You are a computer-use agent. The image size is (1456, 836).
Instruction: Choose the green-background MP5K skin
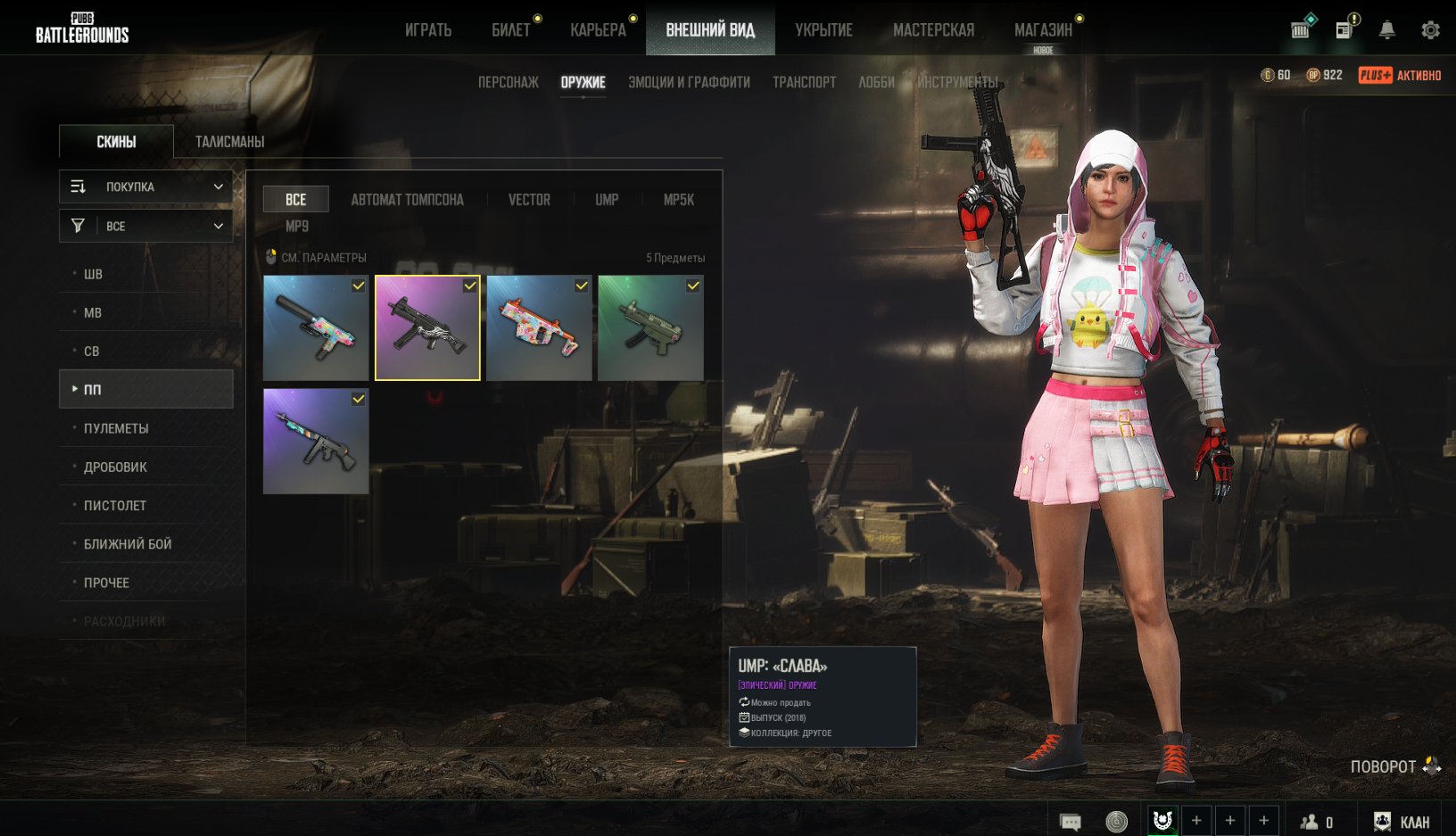click(650, 327)
